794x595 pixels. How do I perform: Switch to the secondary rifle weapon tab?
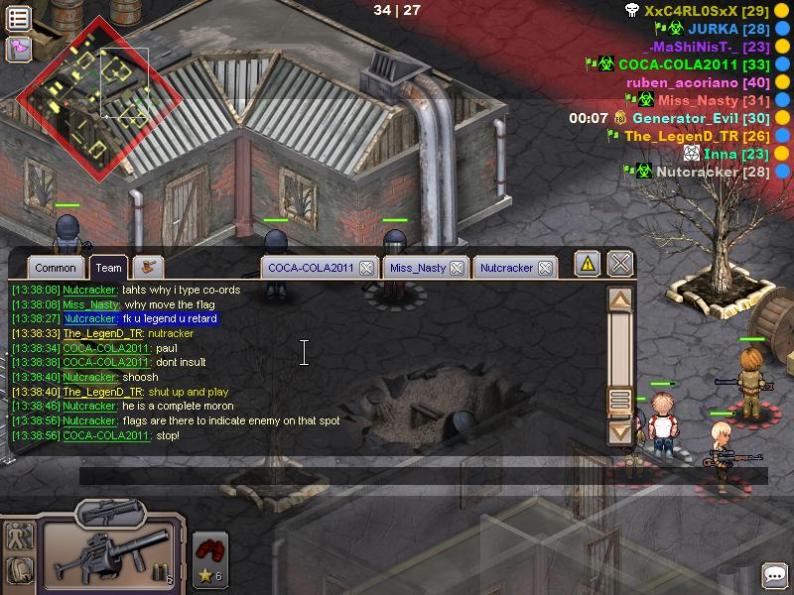(109, 512)
